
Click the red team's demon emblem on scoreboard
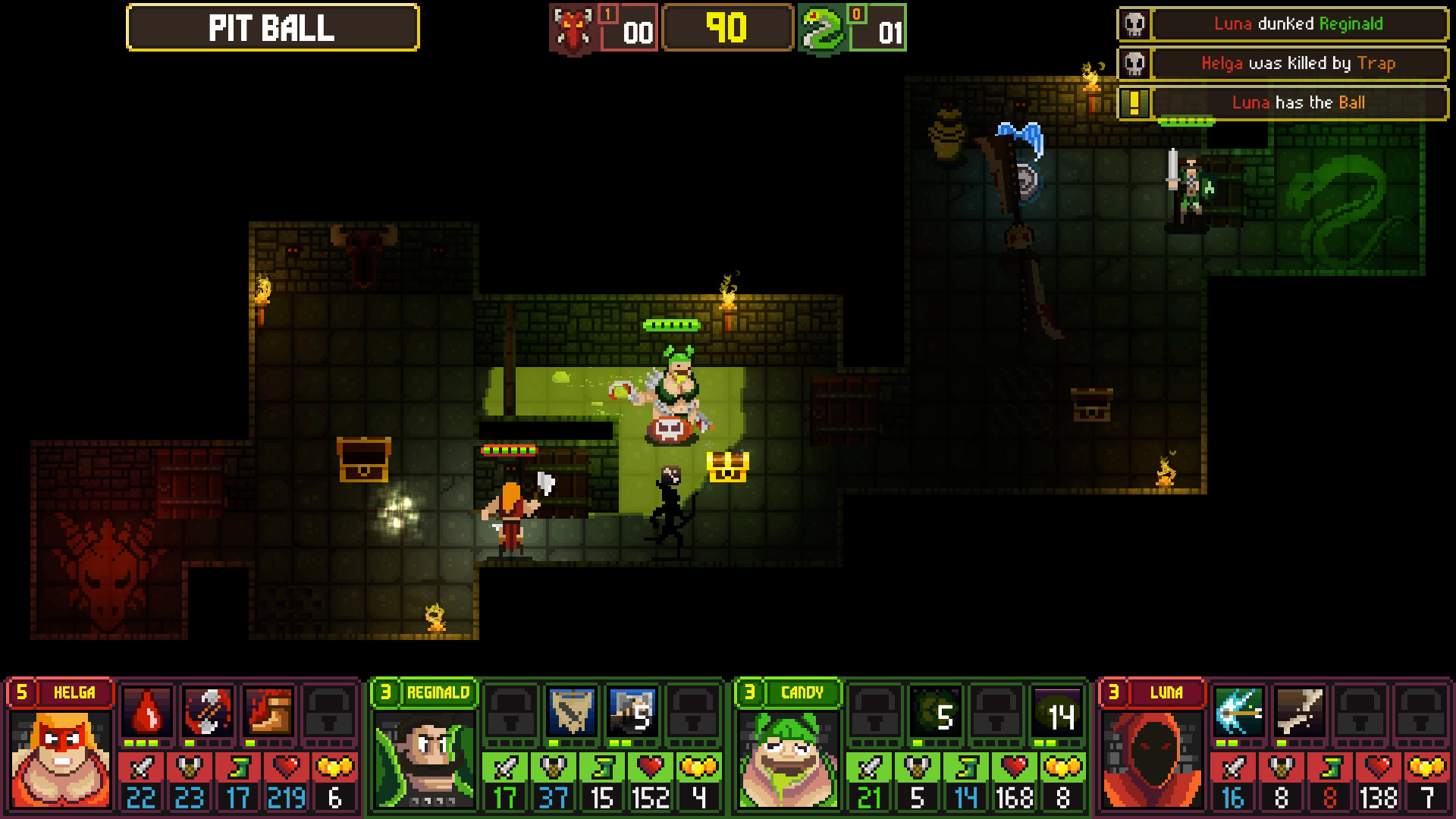tap(570, 30)
